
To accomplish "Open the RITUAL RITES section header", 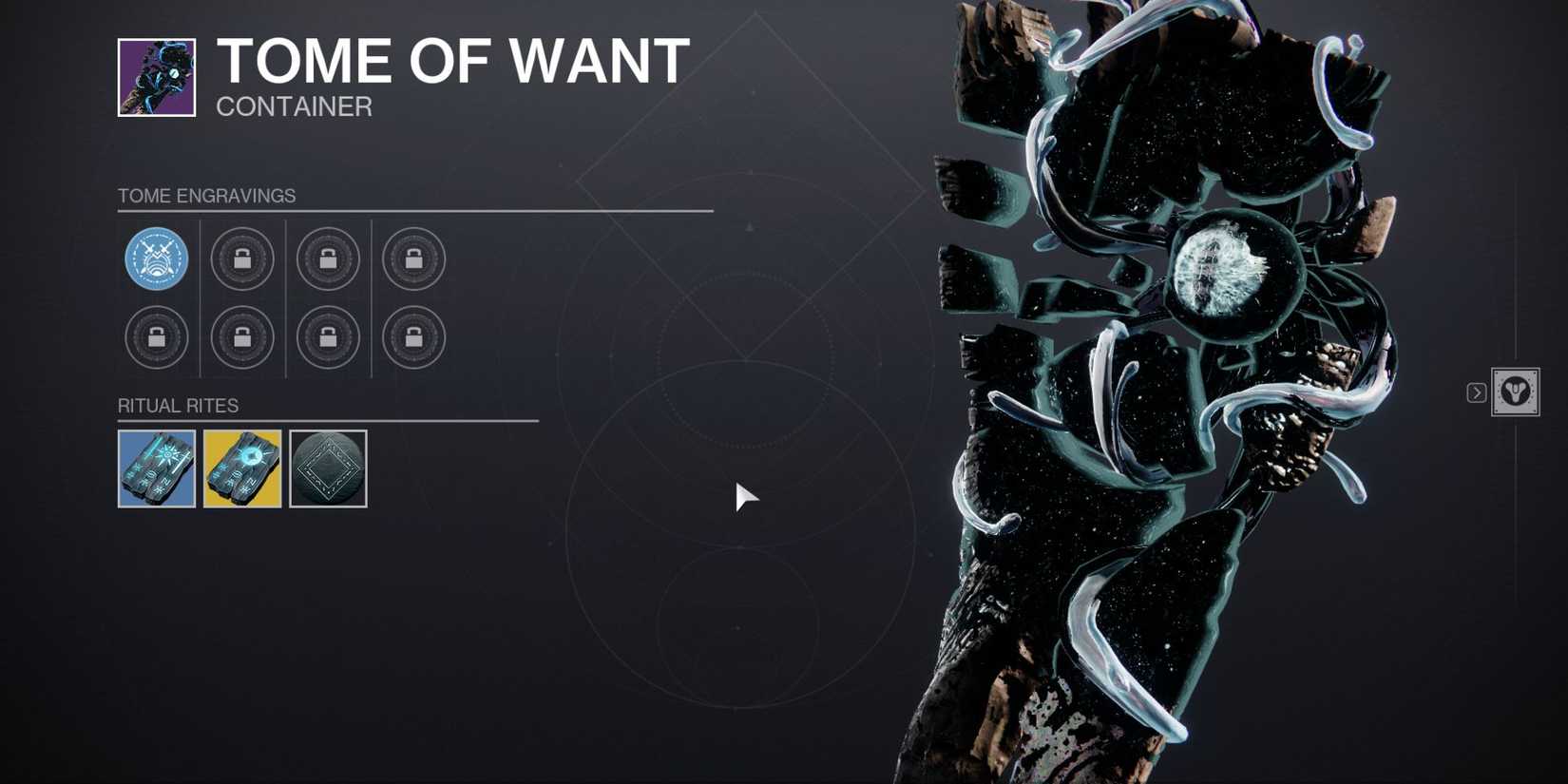I will coord(177,405).
